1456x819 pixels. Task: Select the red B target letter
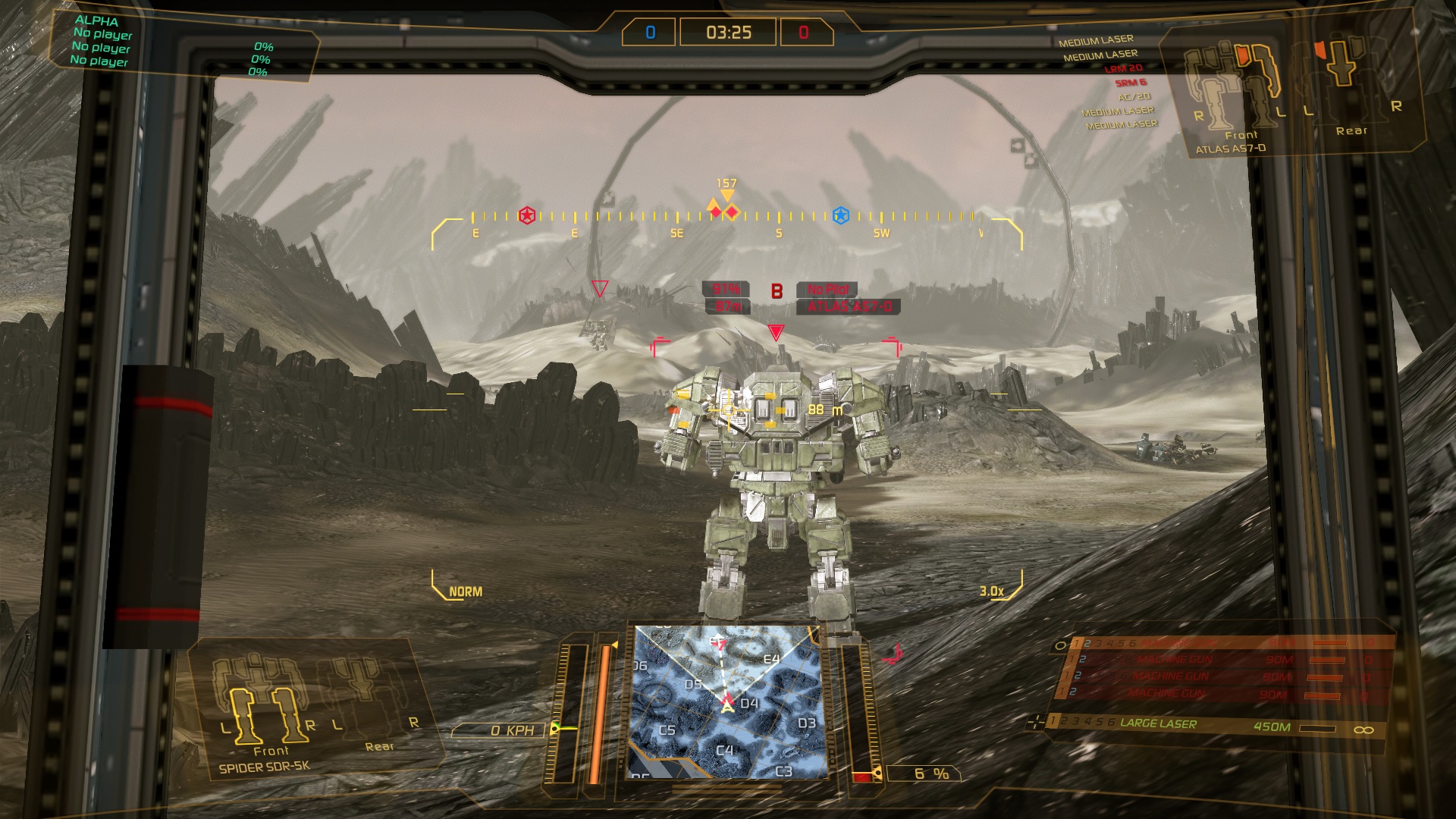777,291
